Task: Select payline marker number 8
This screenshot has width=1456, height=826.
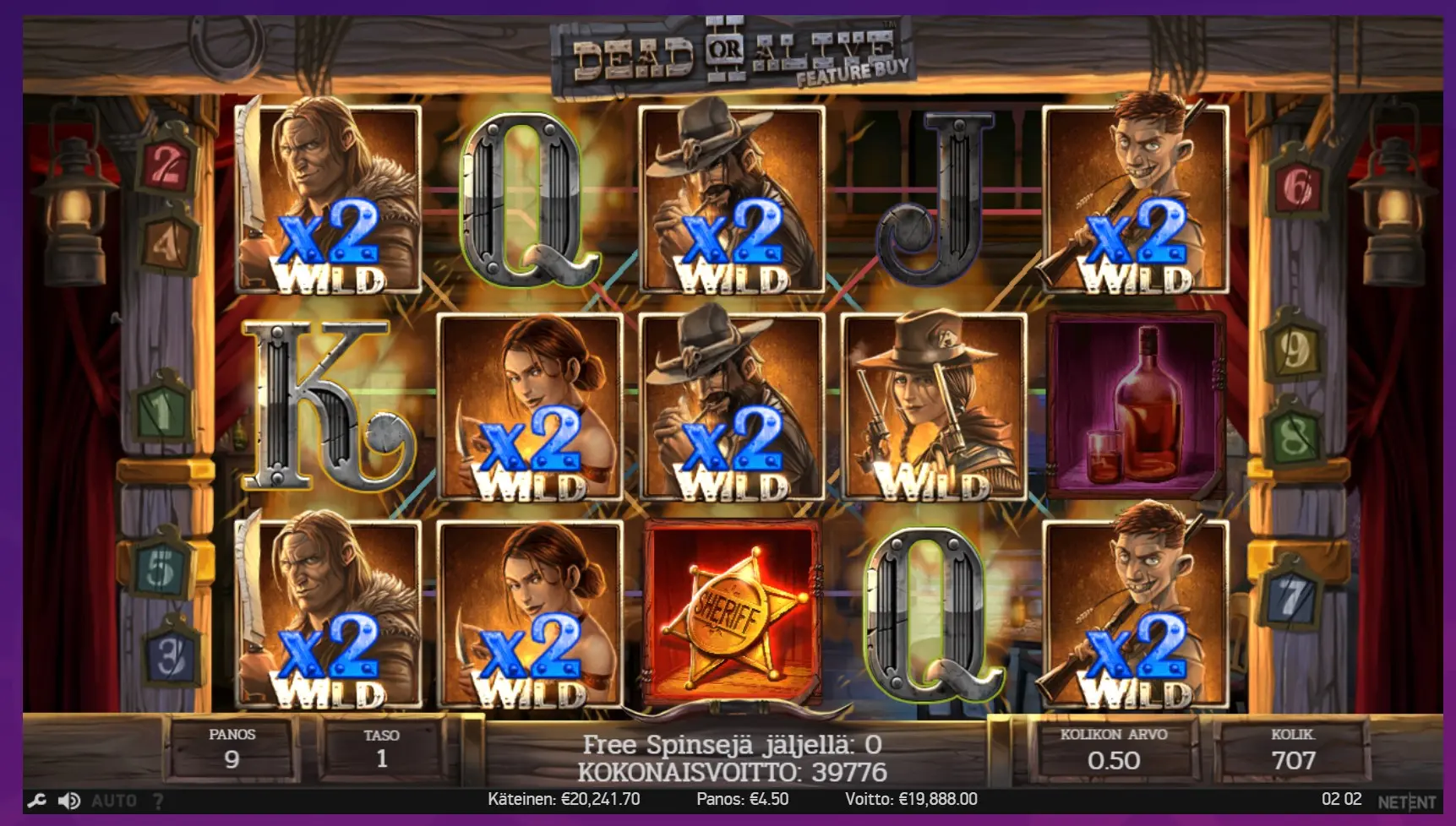Action: coord(1294,437)
